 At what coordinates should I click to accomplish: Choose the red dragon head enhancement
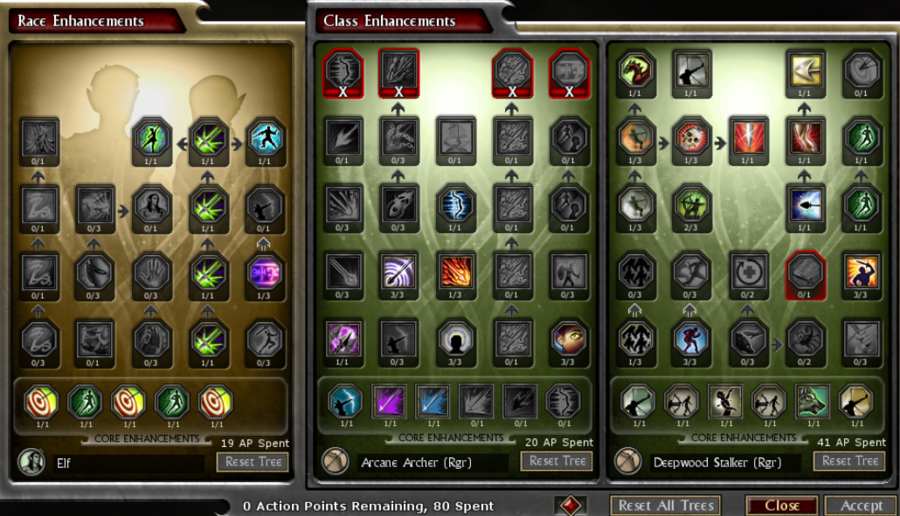[x=634, y=69]
